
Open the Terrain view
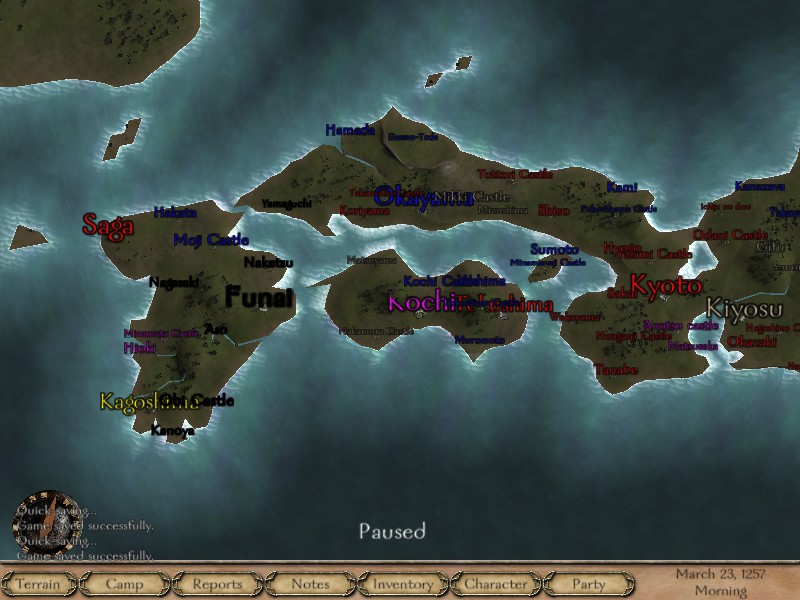click(39, 584)
